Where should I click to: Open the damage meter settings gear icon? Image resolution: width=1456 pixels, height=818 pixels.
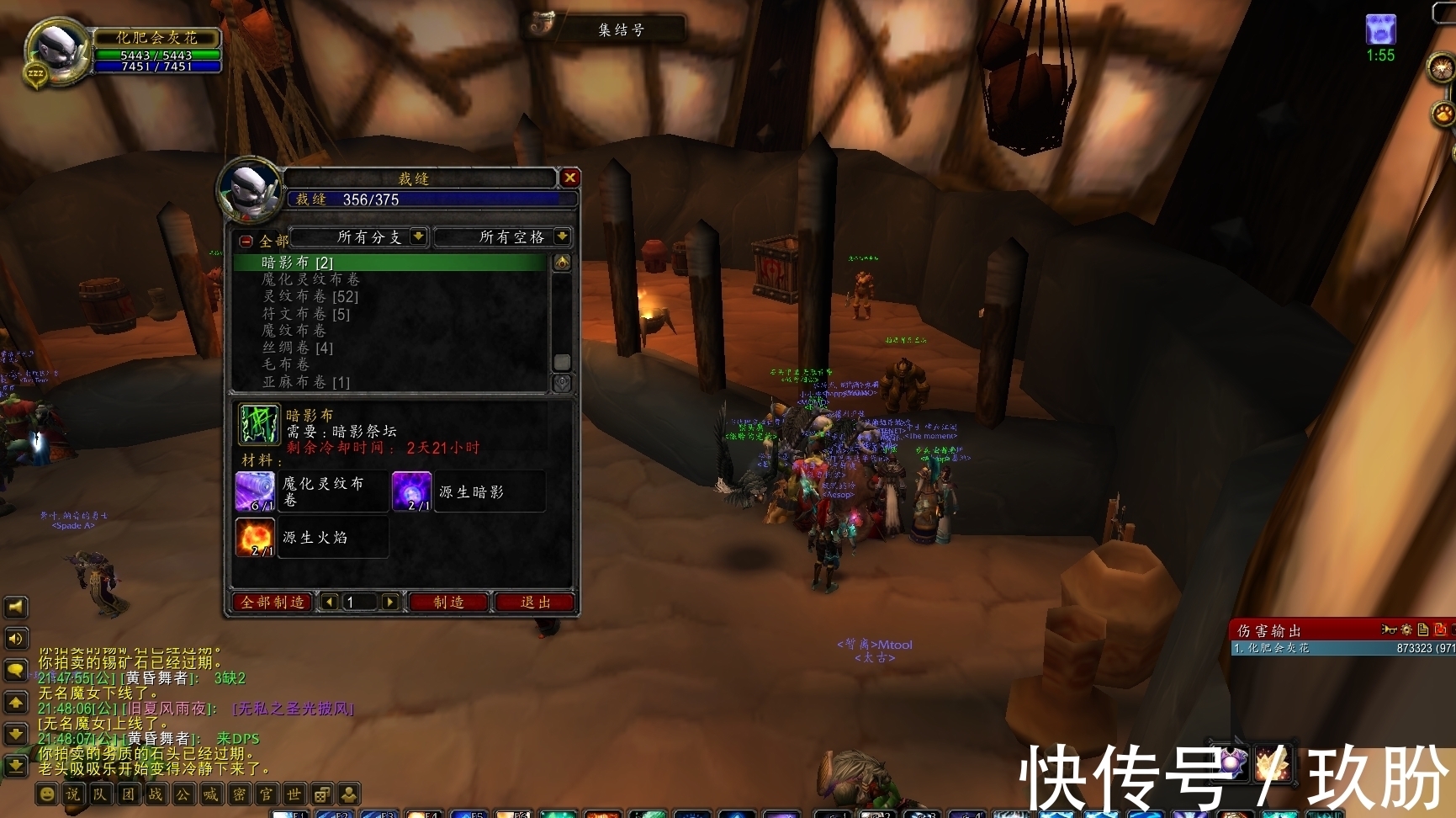click(x=1406, y=629)
